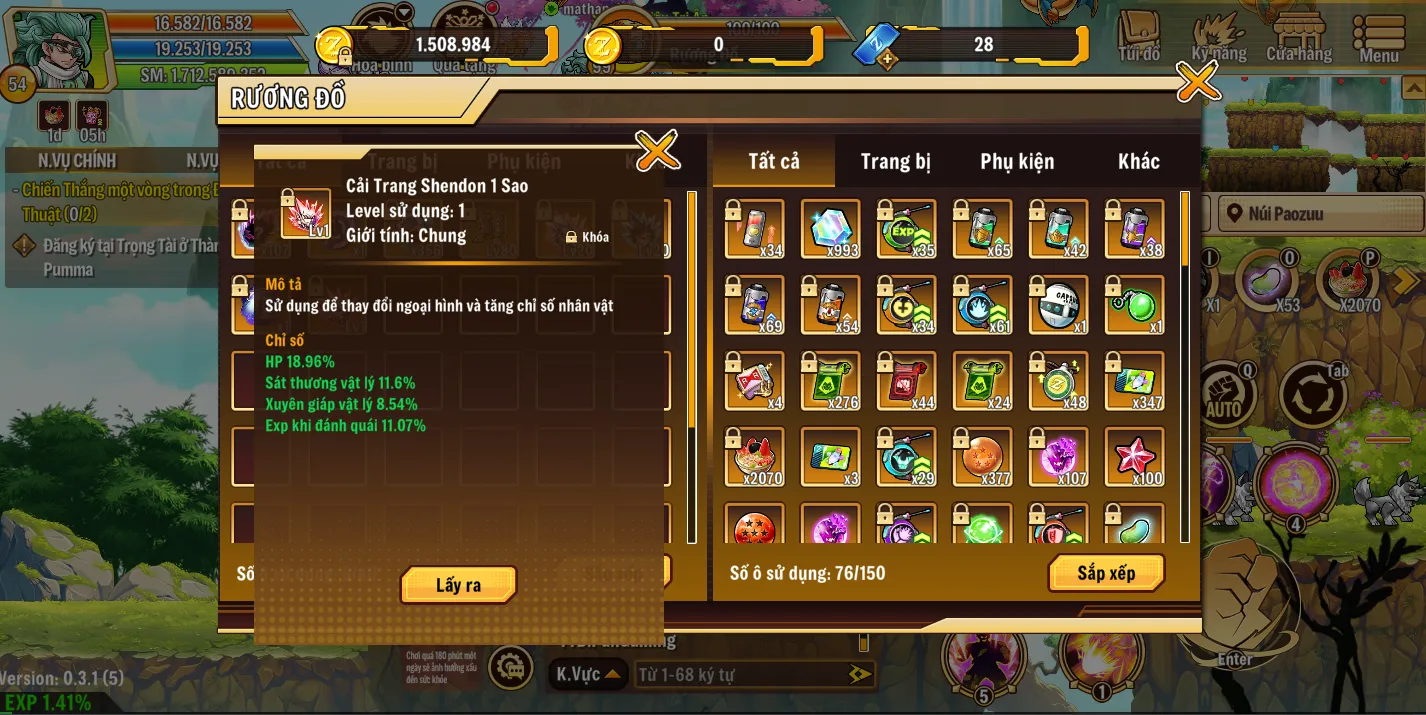The width and height of the screenshot is (1426, 715).
Task: Open the Túi đồ bag
Action: [1139, 38]
